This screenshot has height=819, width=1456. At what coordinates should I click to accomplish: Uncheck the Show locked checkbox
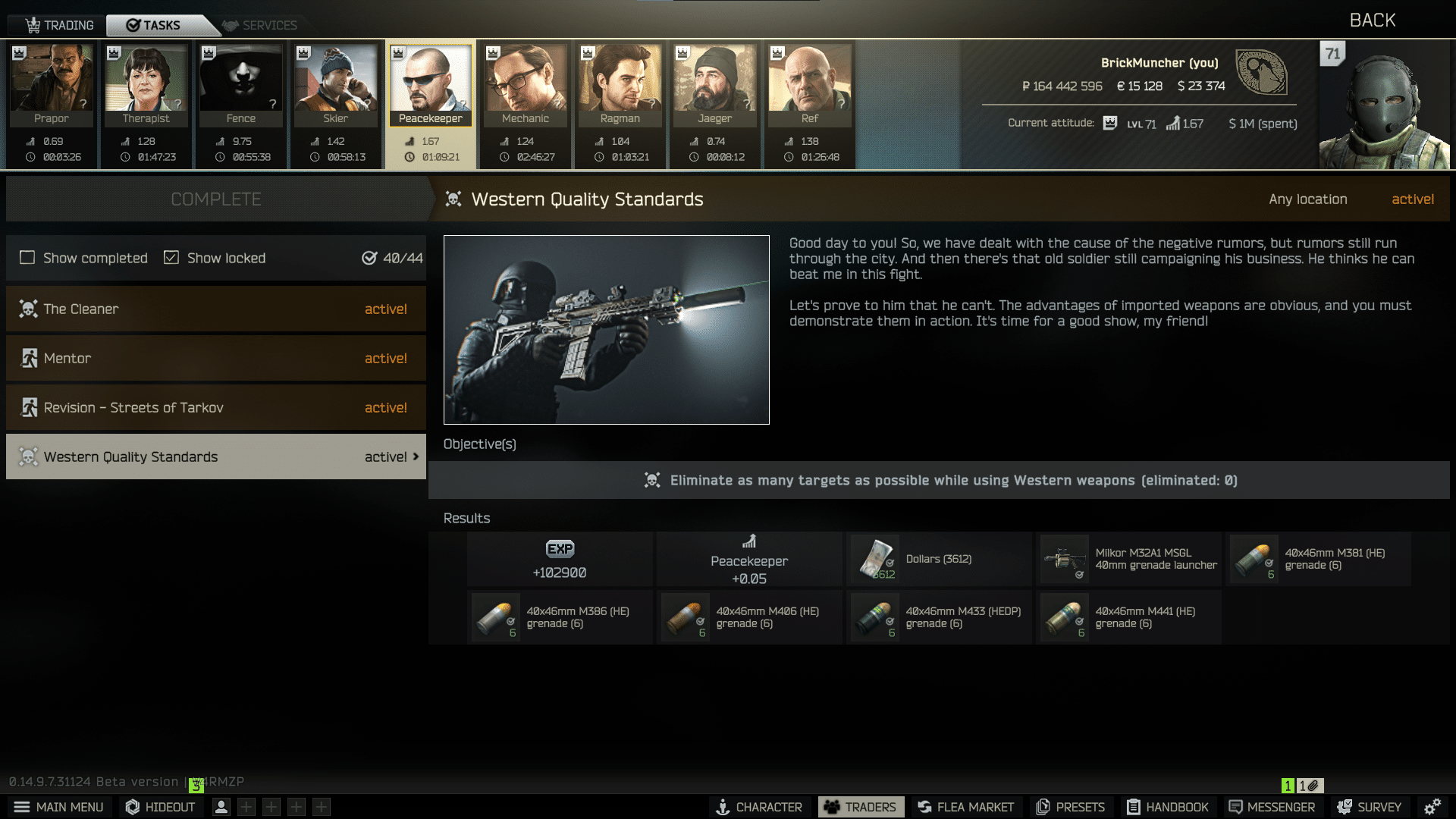point(171,258)
